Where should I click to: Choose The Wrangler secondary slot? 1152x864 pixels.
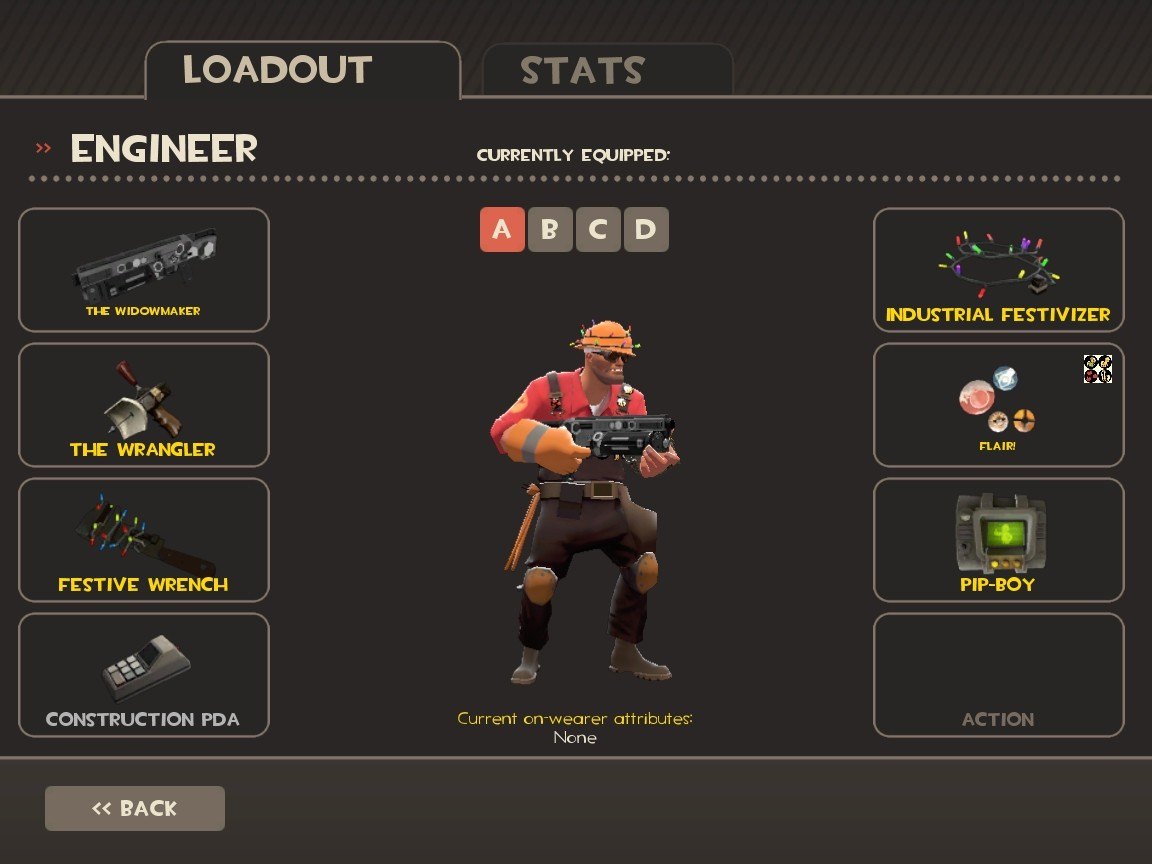144,404
